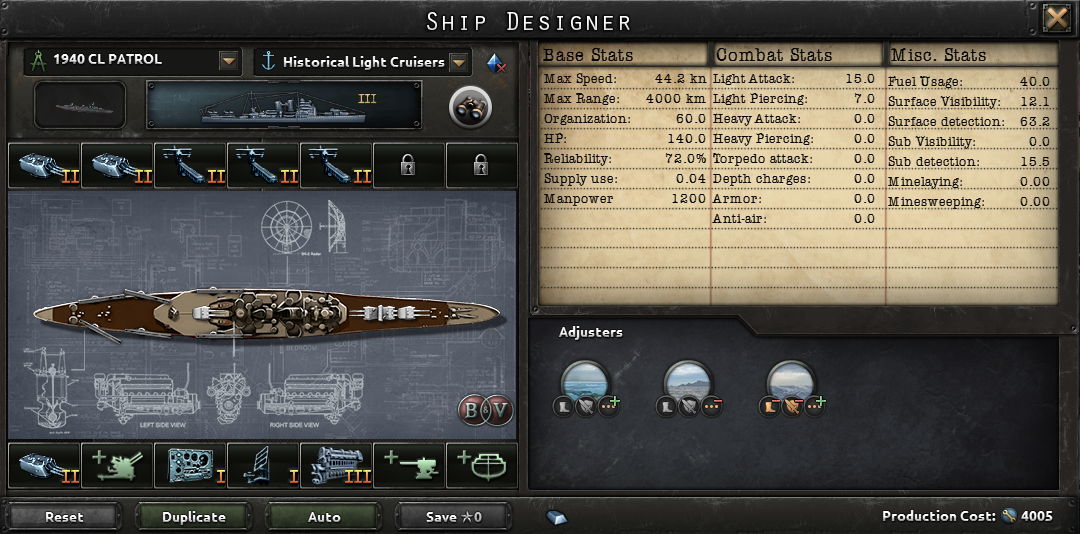The height and width of the screenshot is (534, 1080).
Task: Duplicate the current ship design
Action: tap(194, 517)
